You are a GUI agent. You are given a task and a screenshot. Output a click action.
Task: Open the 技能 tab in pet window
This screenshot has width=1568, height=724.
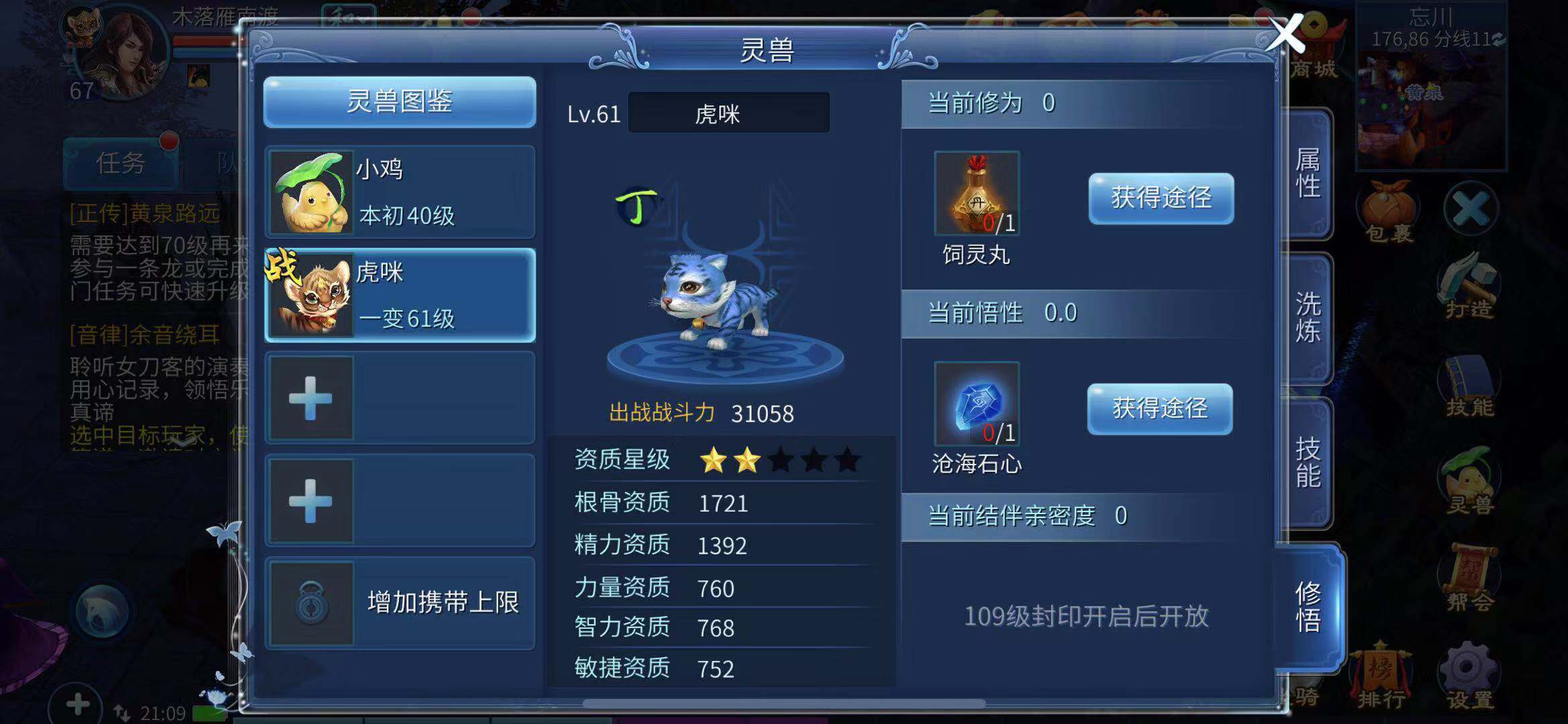(x=1307, y=463)
